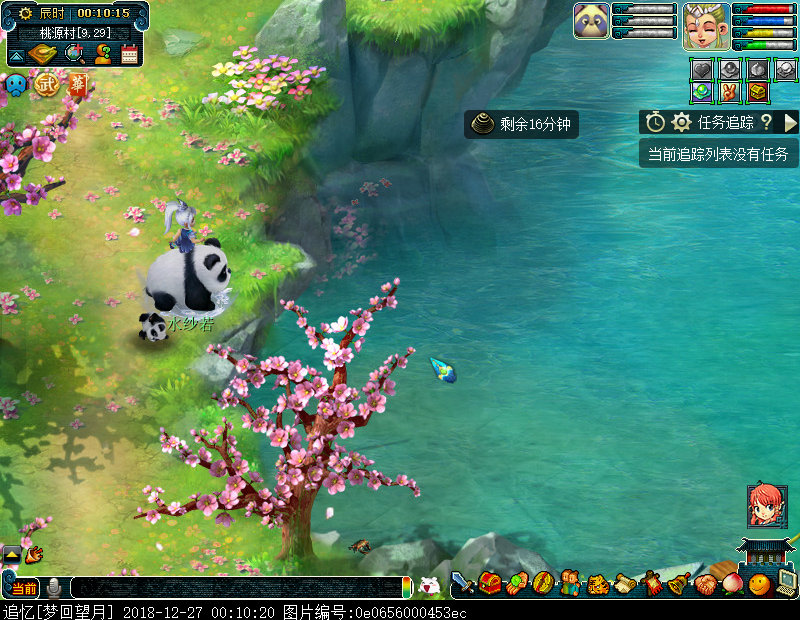
Task: Collapse the quest tracker with the arrow
Action: tap(790, 122)
